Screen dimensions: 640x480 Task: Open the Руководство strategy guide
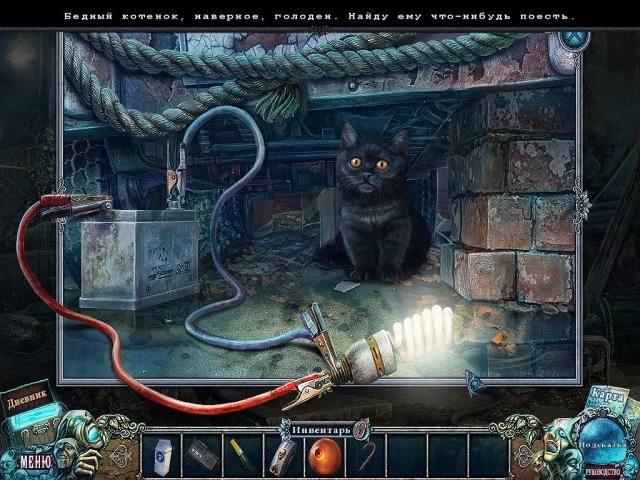[600, 465]
